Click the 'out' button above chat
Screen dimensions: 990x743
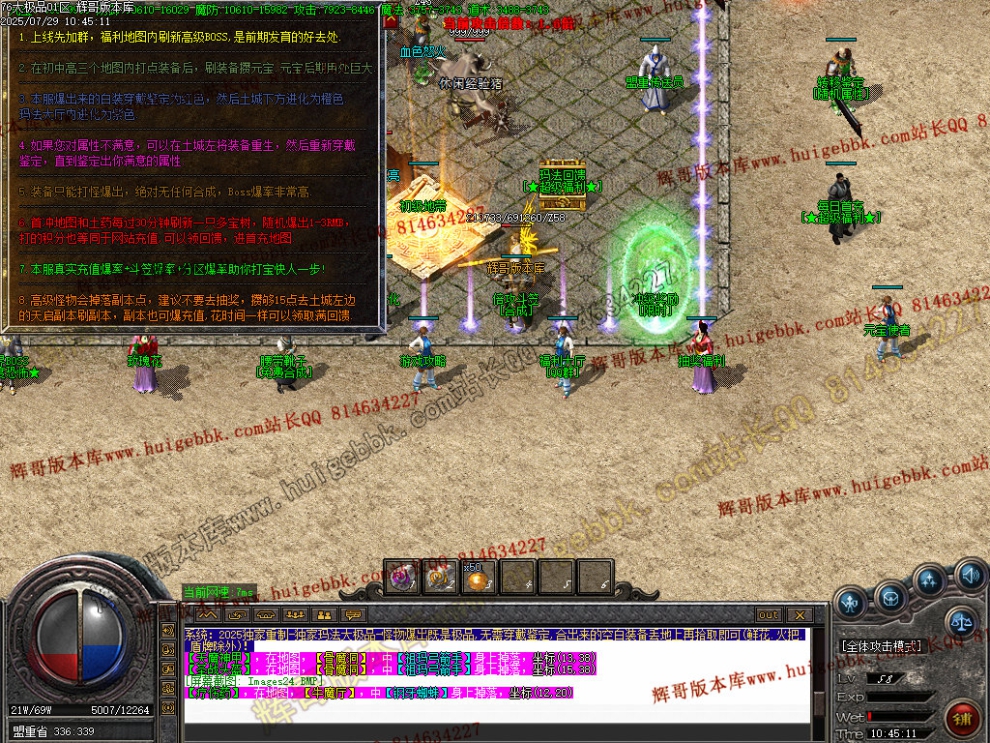[768, 614]
